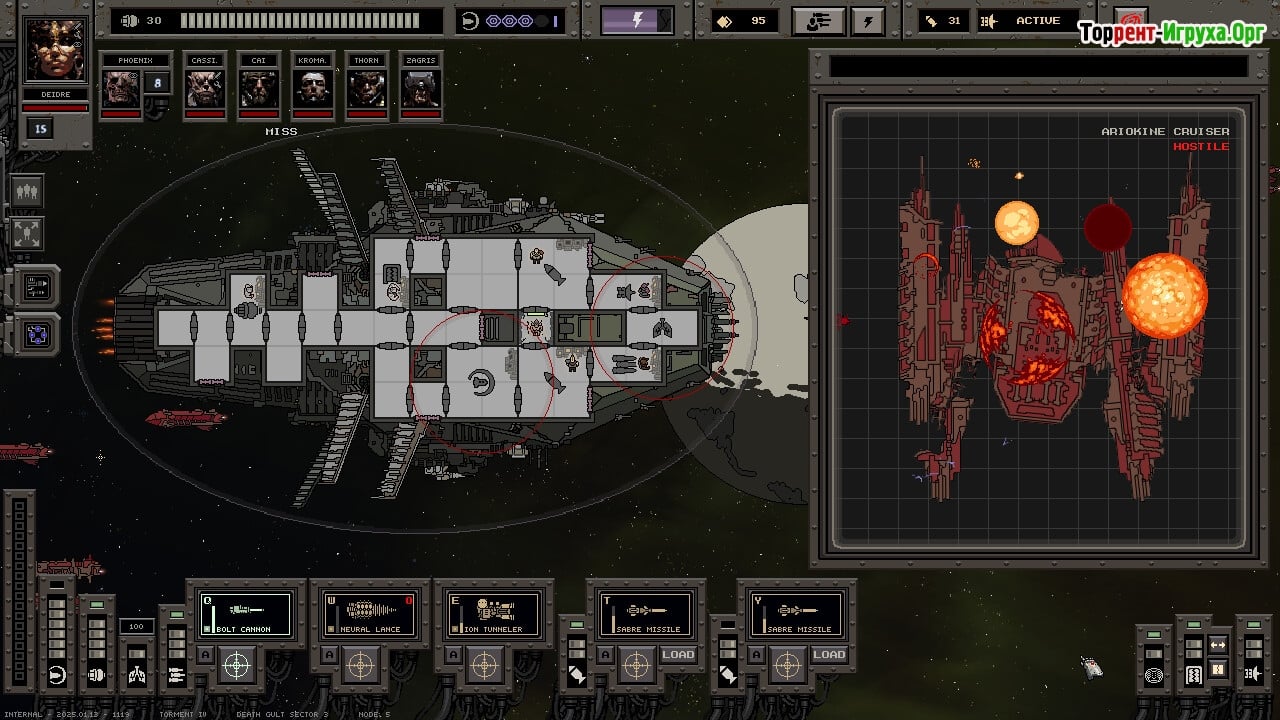Click the target reticle under Neural Lance

click(x=360, y=664)
